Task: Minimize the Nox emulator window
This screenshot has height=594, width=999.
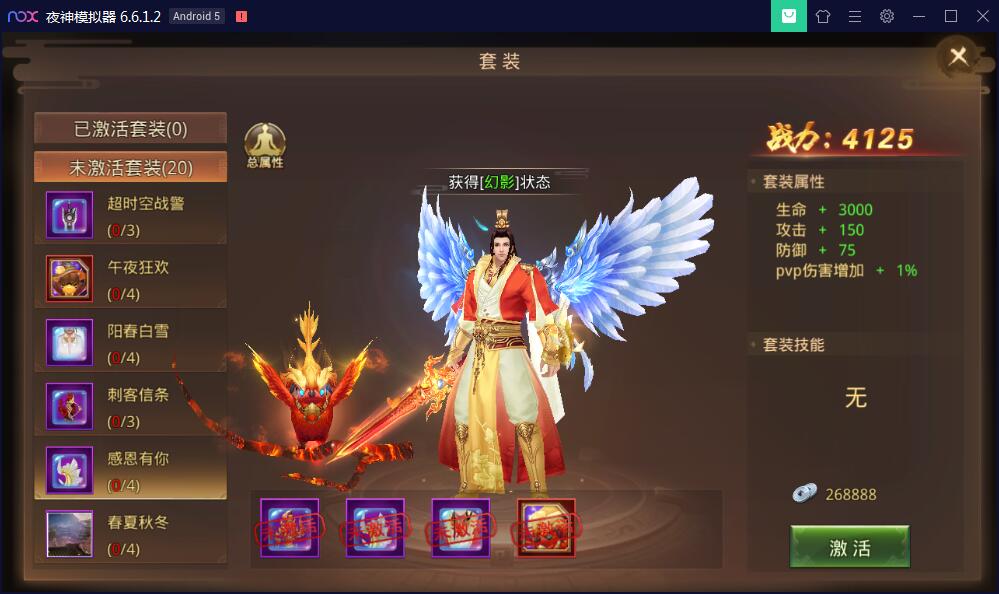Action: point(919,16)
